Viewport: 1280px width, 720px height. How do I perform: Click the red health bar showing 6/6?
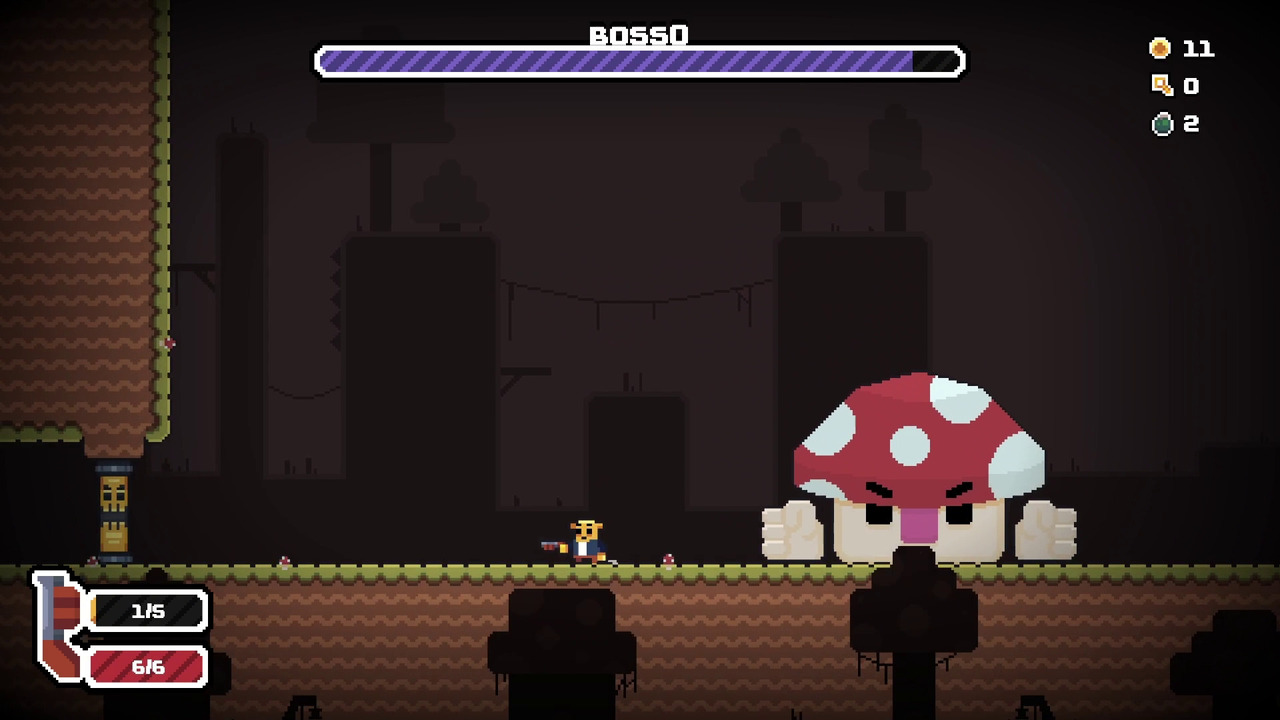(x=148, y=667)
